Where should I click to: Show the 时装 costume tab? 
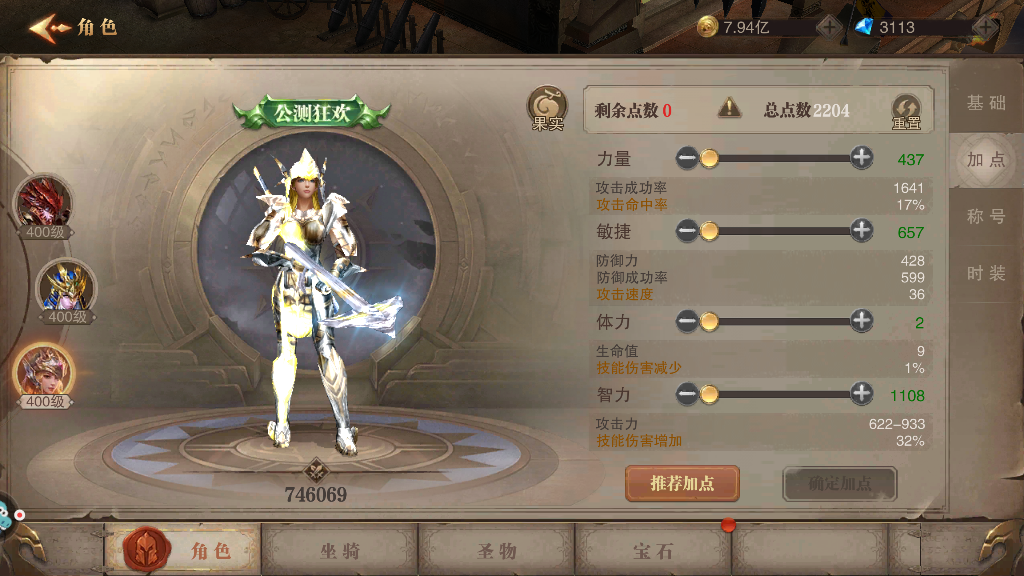click(986, 273)
